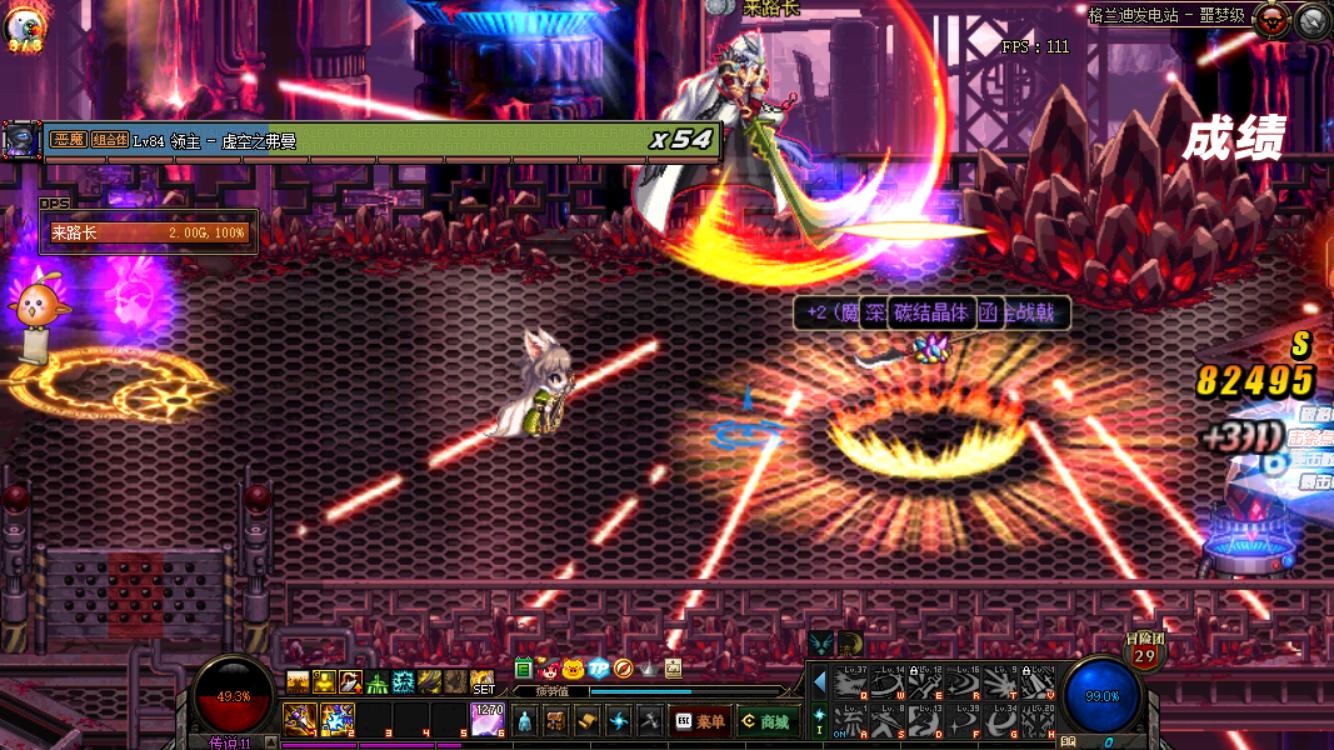Open the 菜单 menu button
Viewport: 1334px width, 750px height.
click(x=700, y=721)
